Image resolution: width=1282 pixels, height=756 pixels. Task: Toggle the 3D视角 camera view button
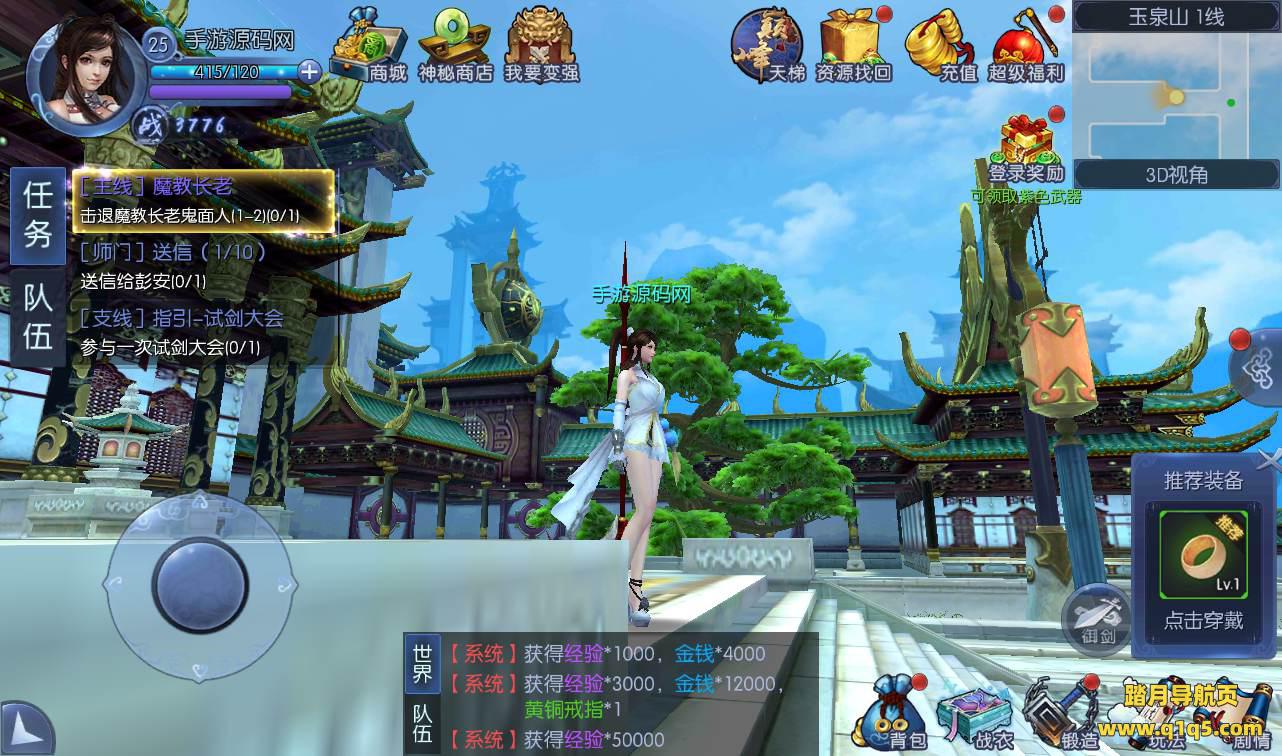pyautogui.click(x=1176, y=175)
